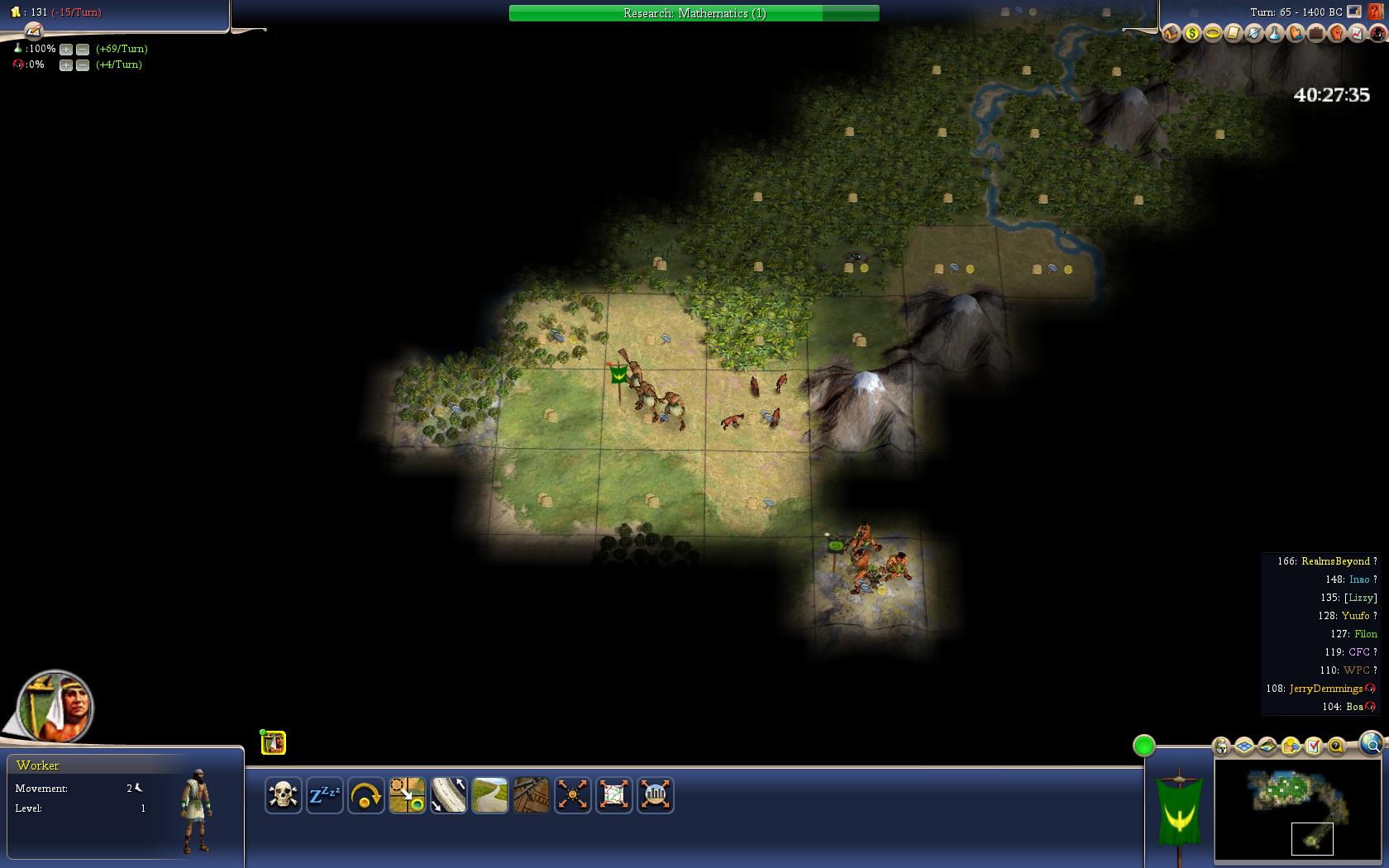Automate the trade network building
Image resolution: width=1389 pixels, height=868 pixels.
pyautogui.click(x=613, y=795)
